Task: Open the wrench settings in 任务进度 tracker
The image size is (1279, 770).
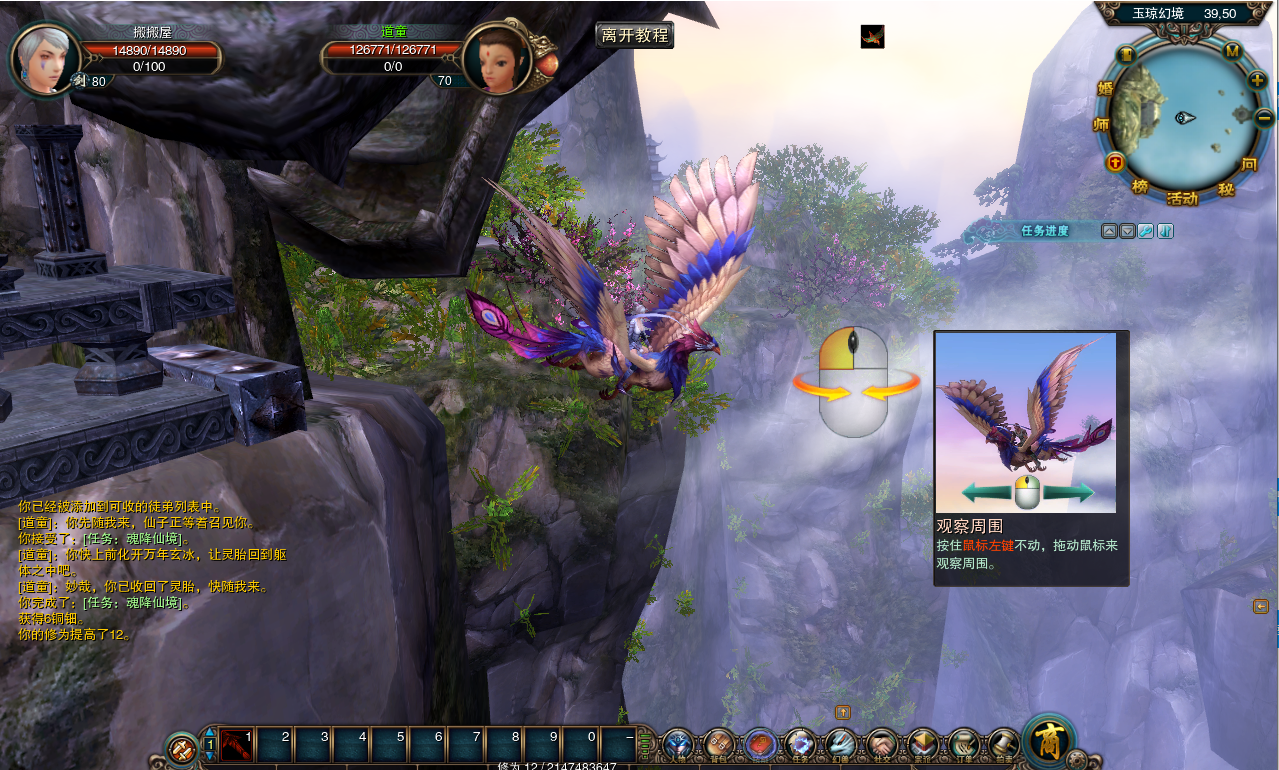Action: 1146,231
